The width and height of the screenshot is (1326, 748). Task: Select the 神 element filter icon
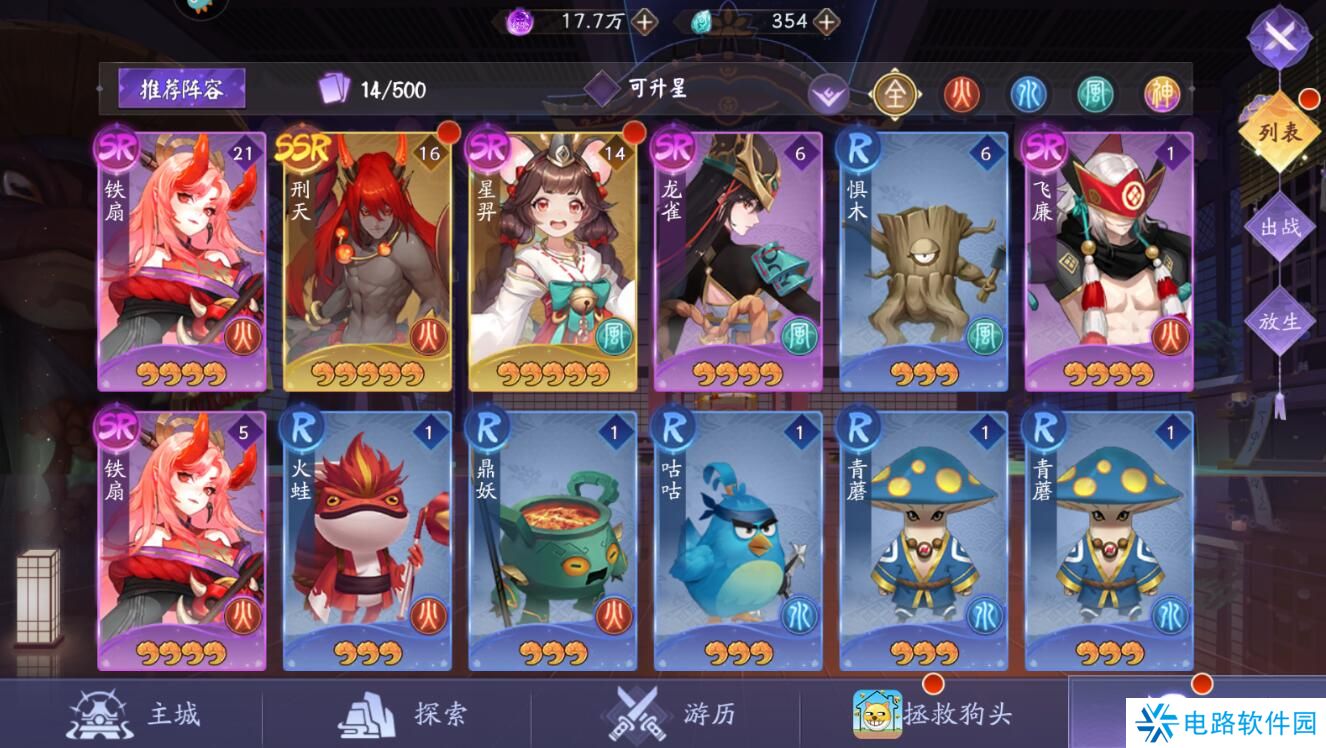click(1161, 95)
